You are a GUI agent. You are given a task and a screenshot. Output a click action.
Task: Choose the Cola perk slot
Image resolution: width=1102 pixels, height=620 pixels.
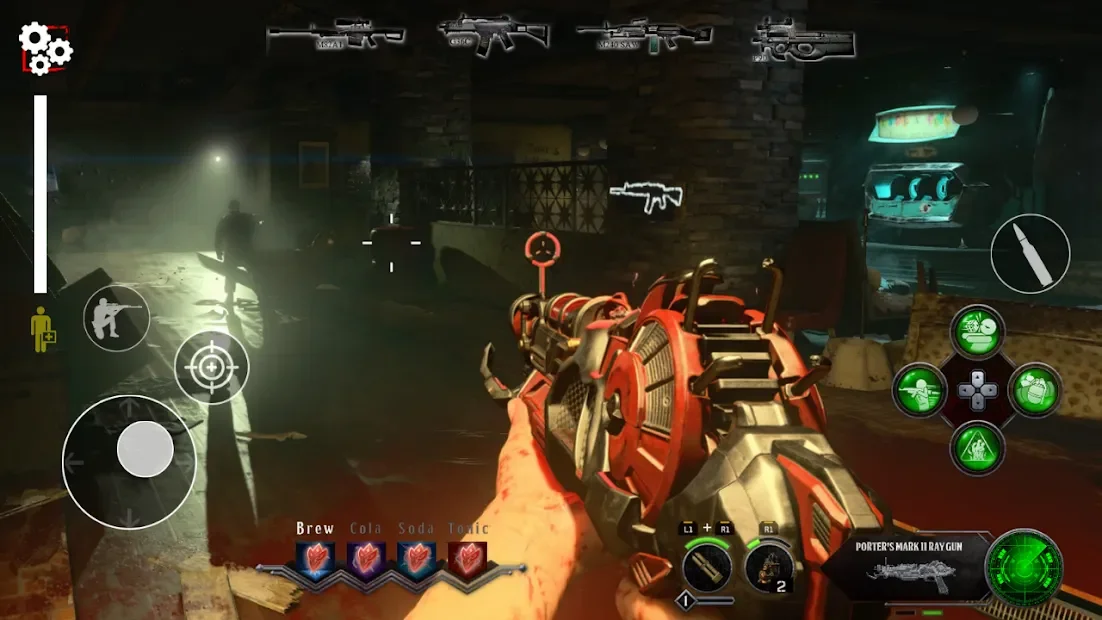366,558
